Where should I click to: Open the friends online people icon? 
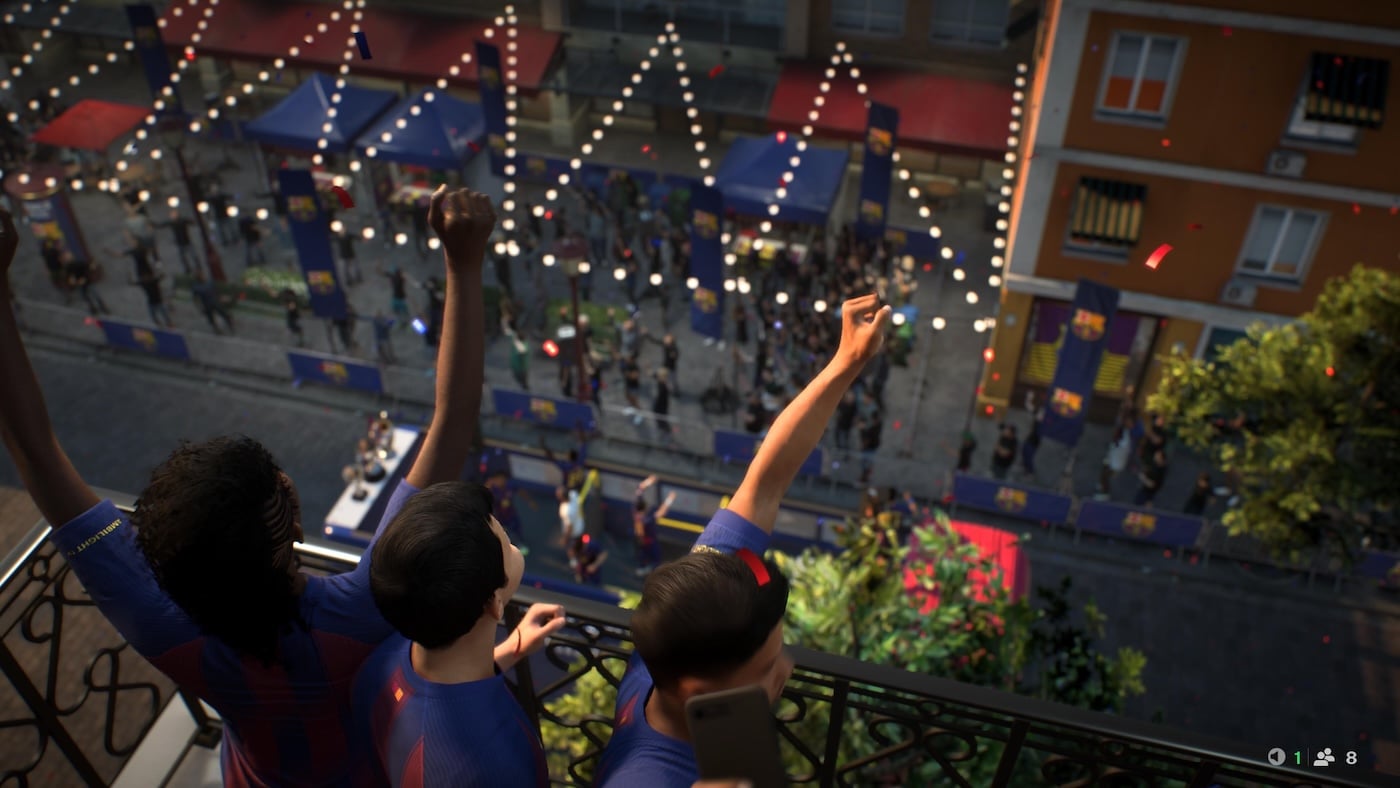click(1324, 757)
